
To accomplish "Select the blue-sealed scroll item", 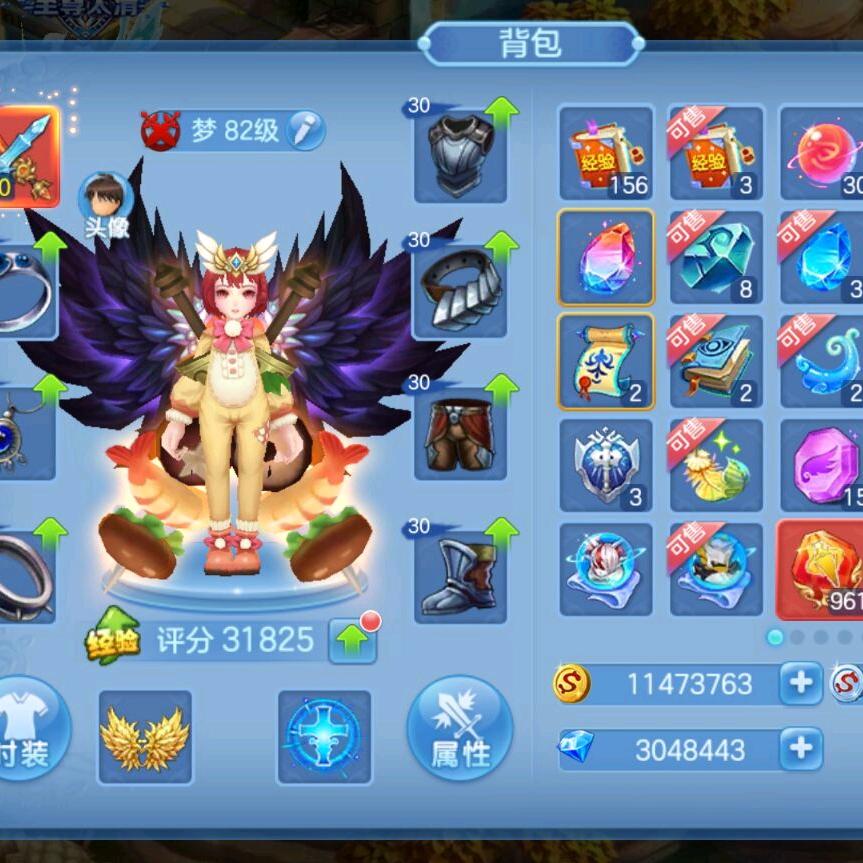I will pyautogui.click(x=606, y=362).
